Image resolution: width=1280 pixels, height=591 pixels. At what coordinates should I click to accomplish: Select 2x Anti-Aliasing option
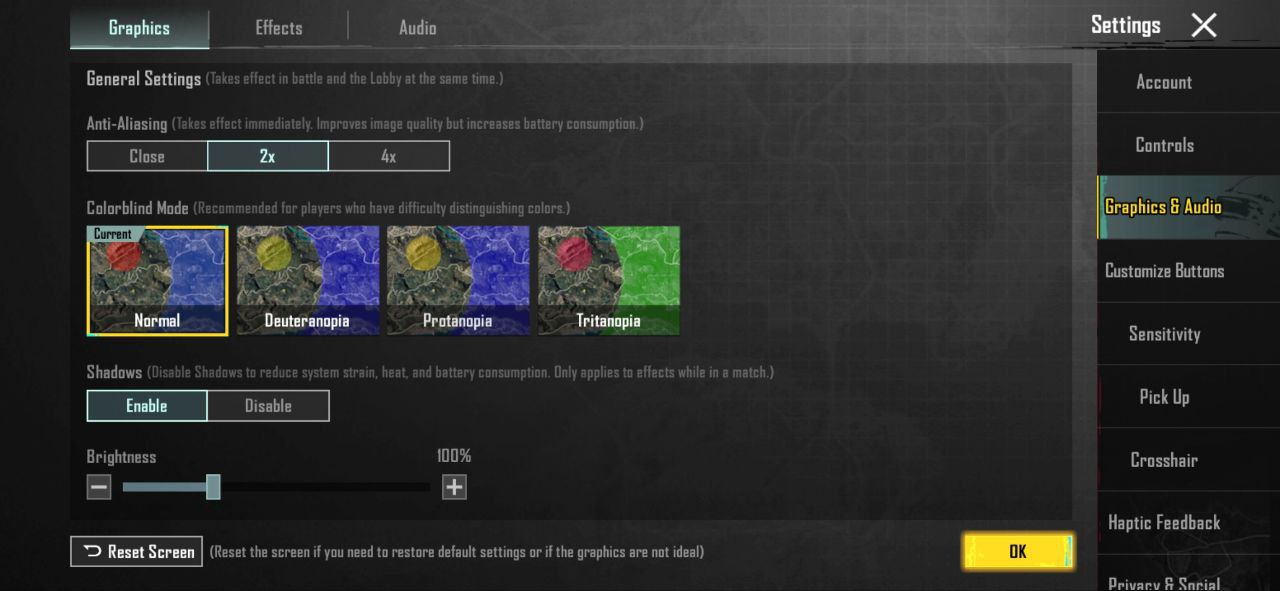tap(267, 156)
